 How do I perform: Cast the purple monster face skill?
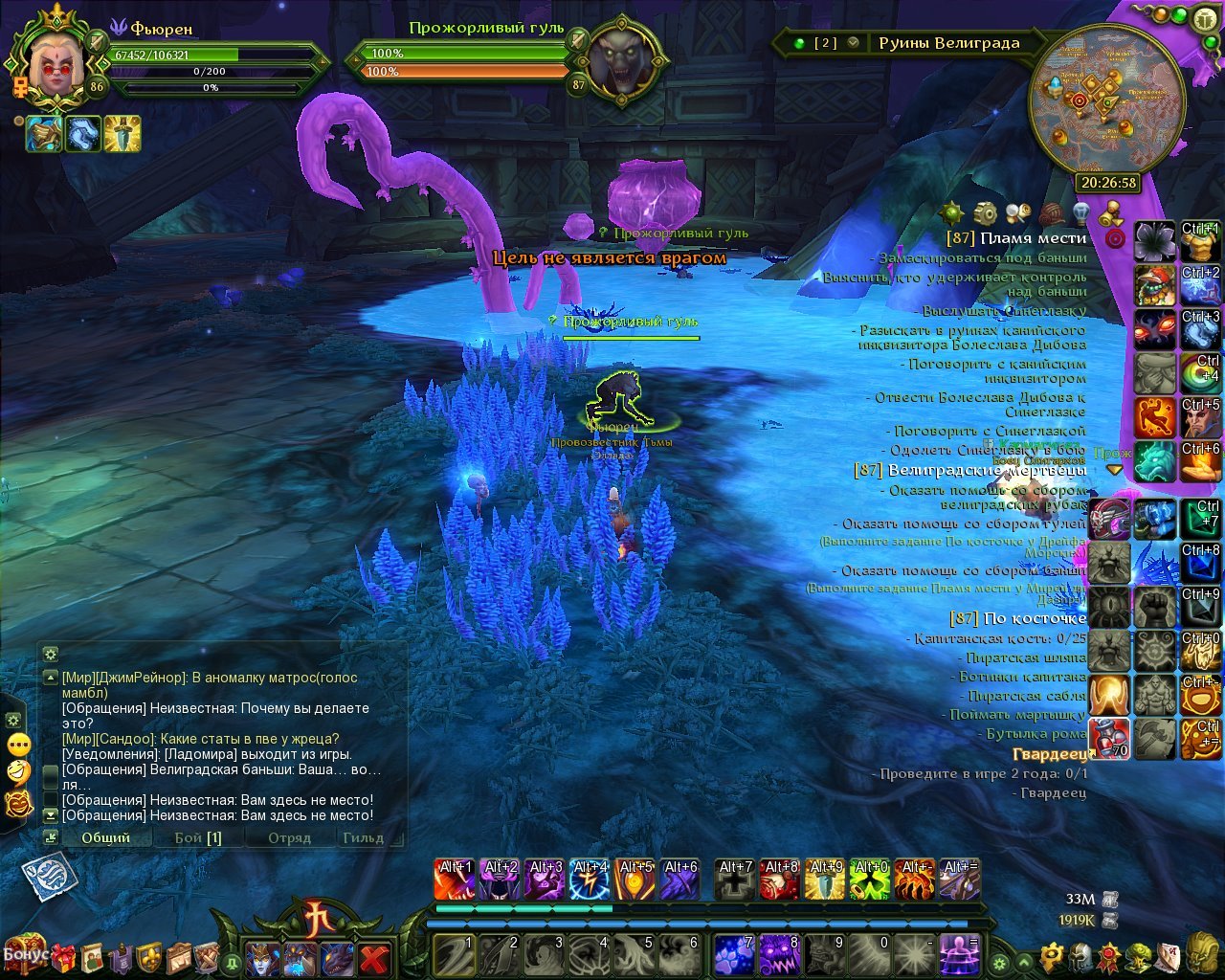778,954
